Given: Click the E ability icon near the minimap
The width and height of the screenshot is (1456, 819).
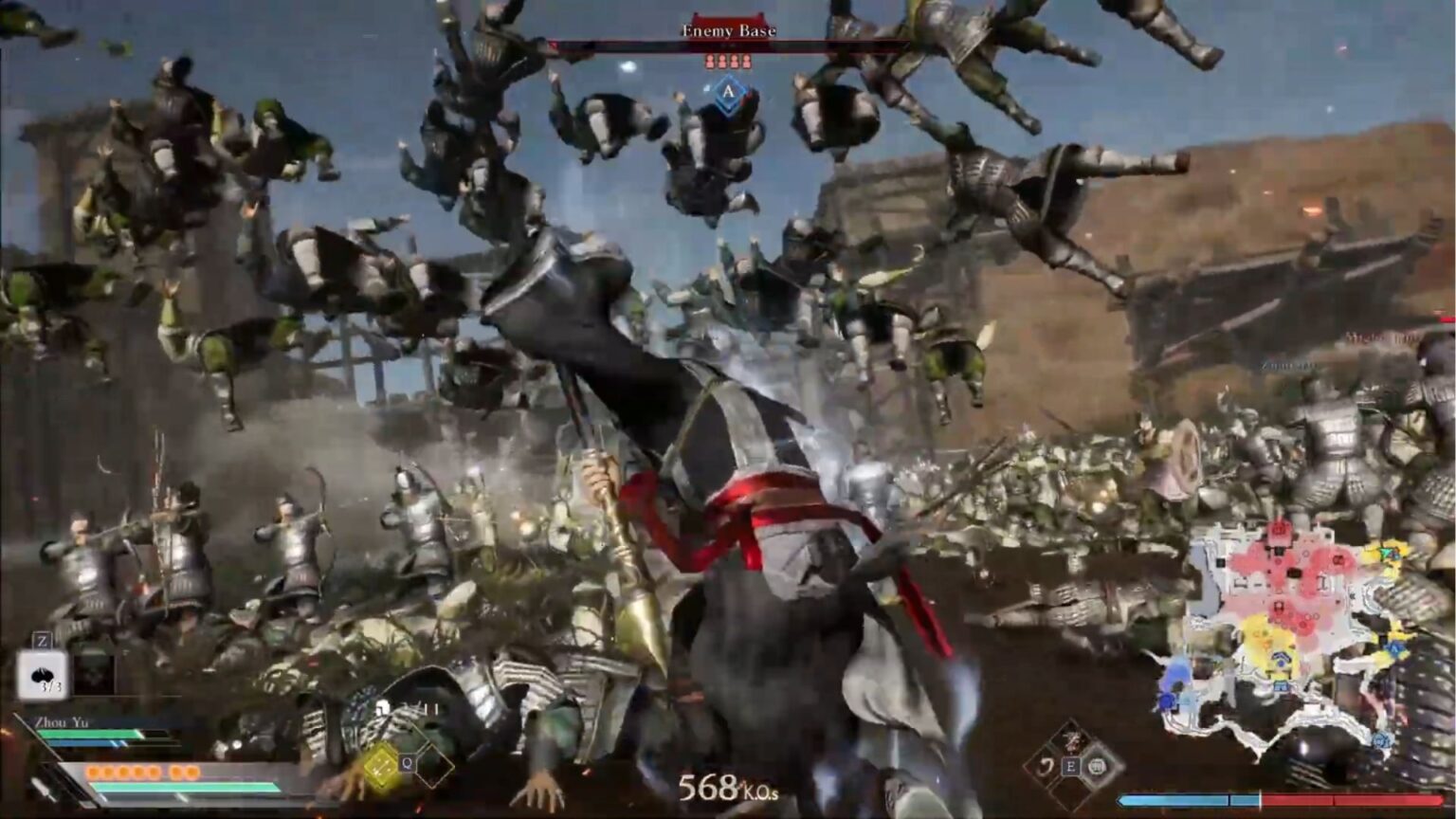Looking at the screenshot, I should 1071,767.
